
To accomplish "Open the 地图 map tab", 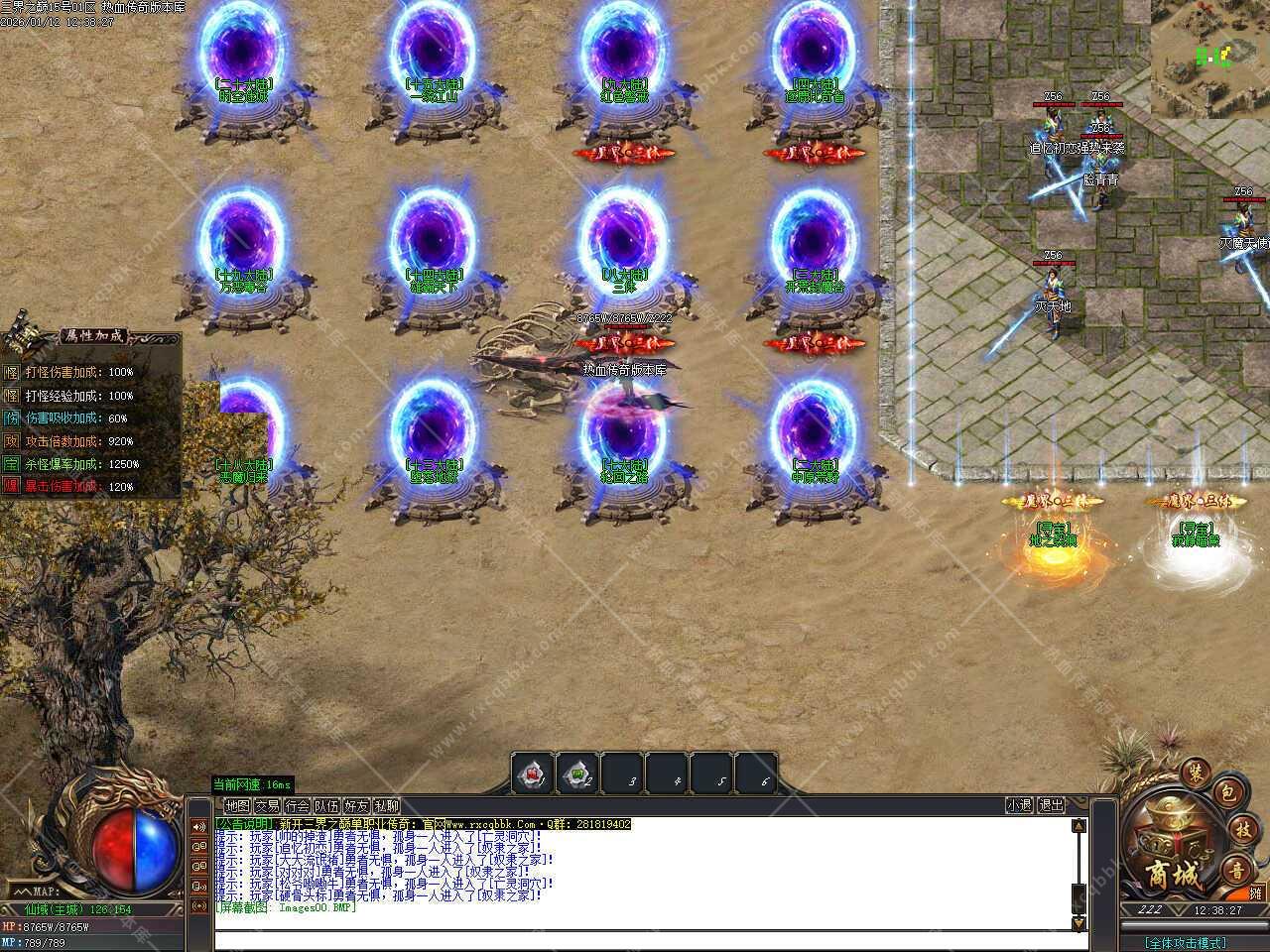I will coord(237,806).
